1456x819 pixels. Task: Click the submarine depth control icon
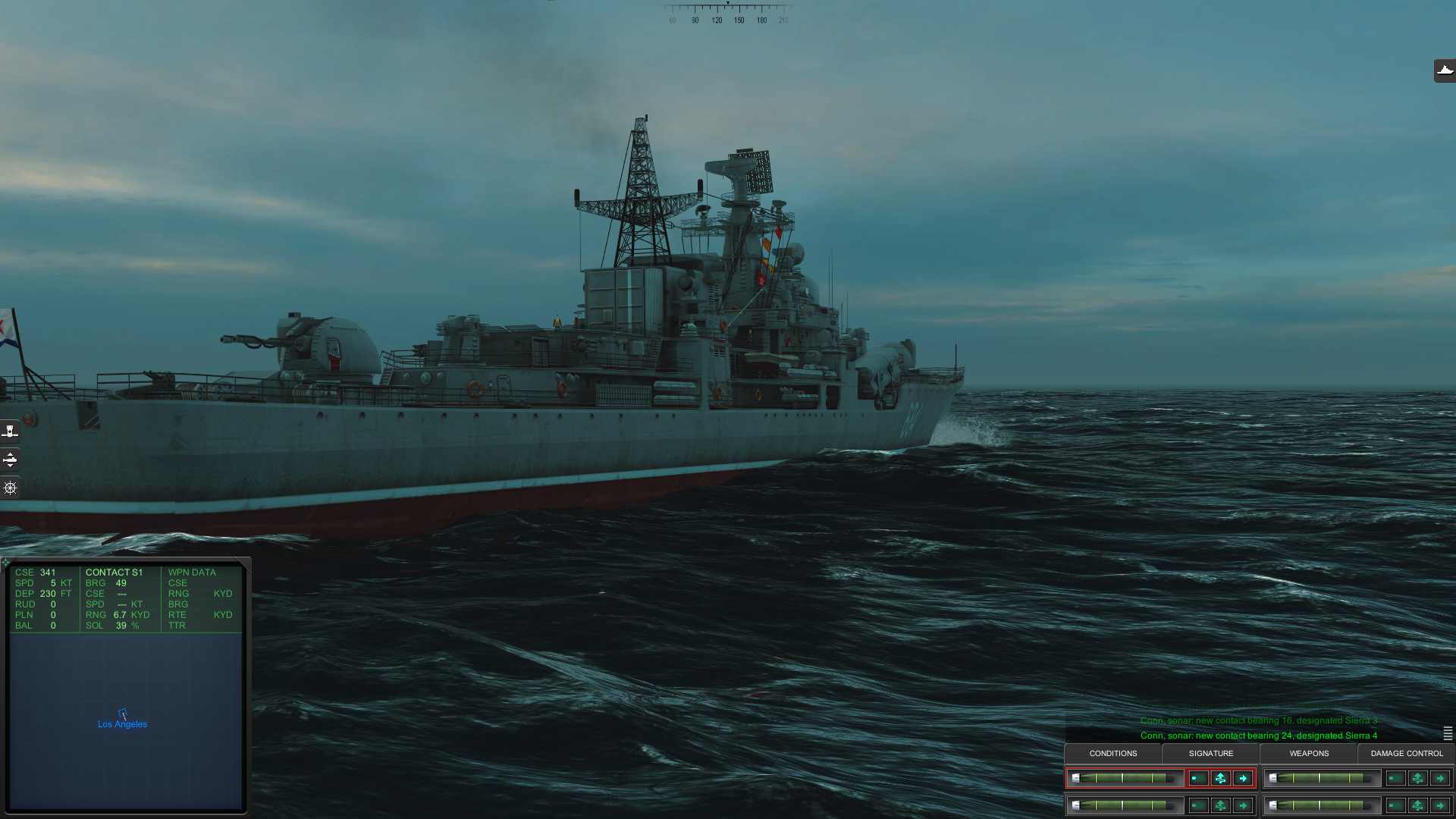click(10, 459)
